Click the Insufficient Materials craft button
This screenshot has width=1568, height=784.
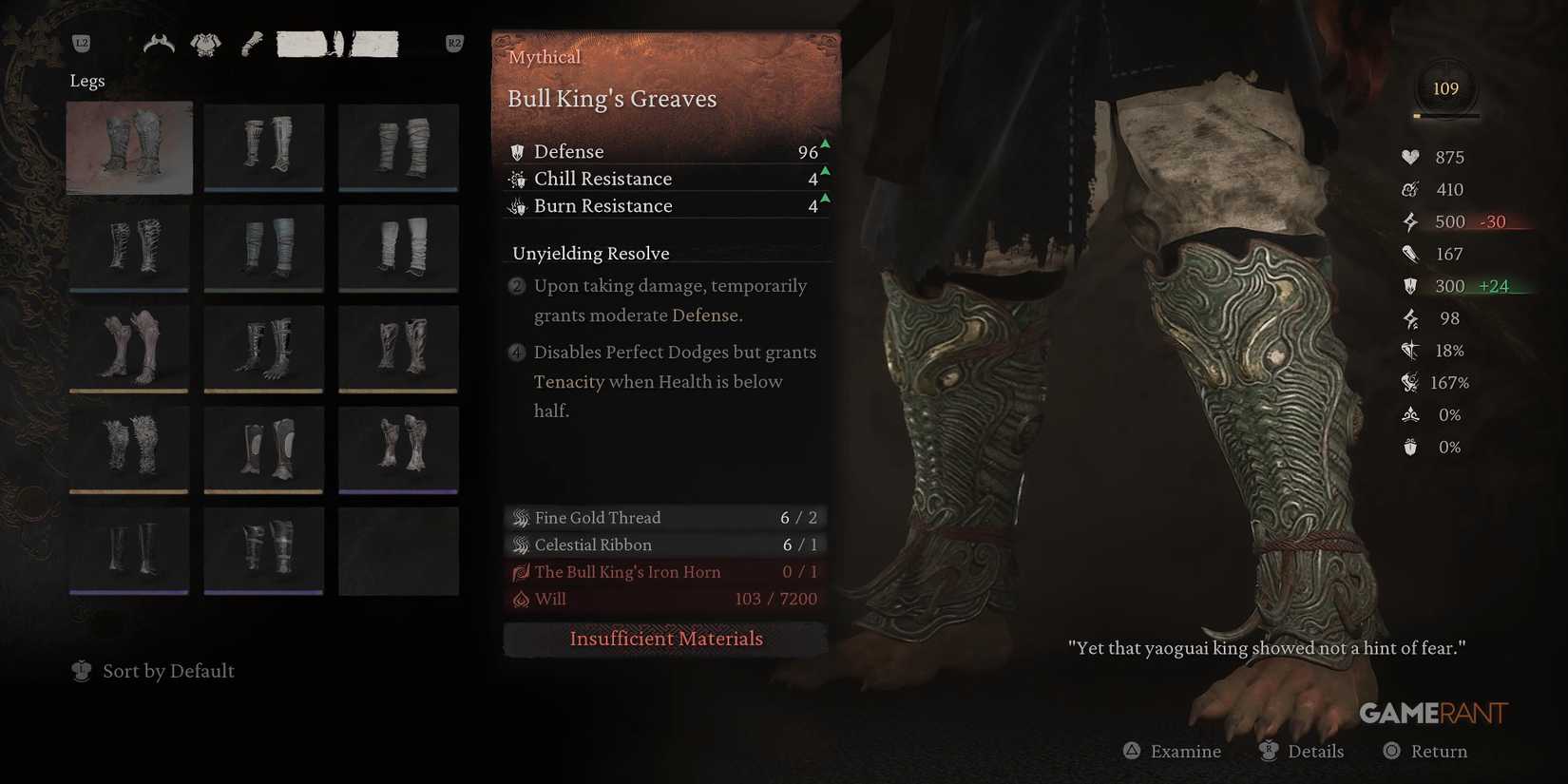point(665,639)
